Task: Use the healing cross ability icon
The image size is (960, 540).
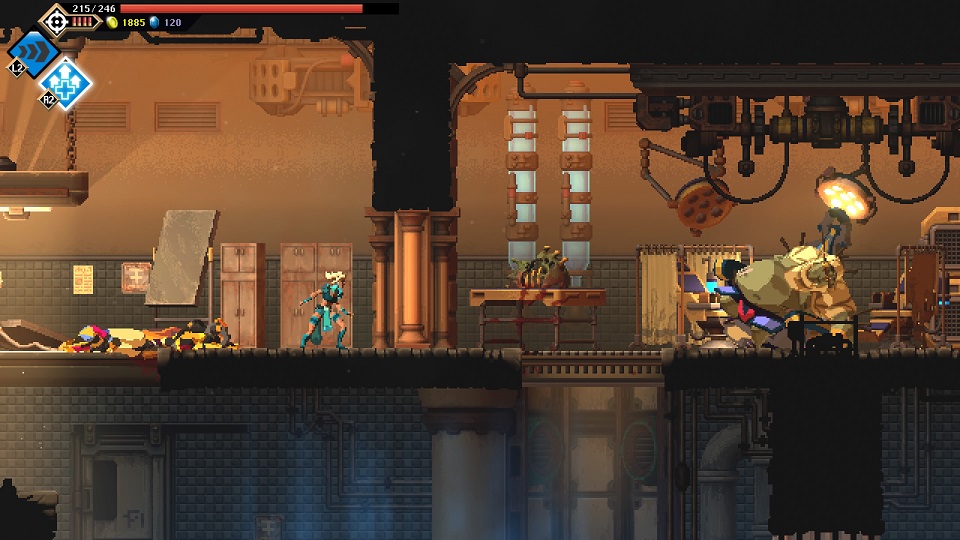Action: pyautogui.click(x=67, y=83)
